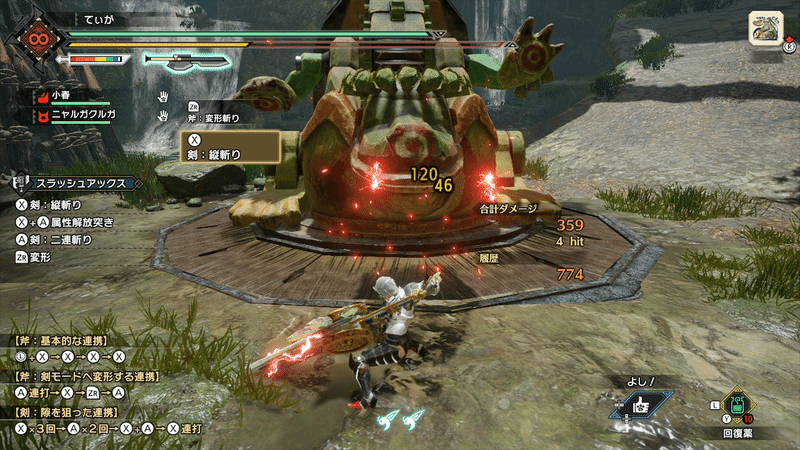This screenshot has height=450, width=800.
Task: Select the 回復薬 item in the item bar
Action: 737,407
